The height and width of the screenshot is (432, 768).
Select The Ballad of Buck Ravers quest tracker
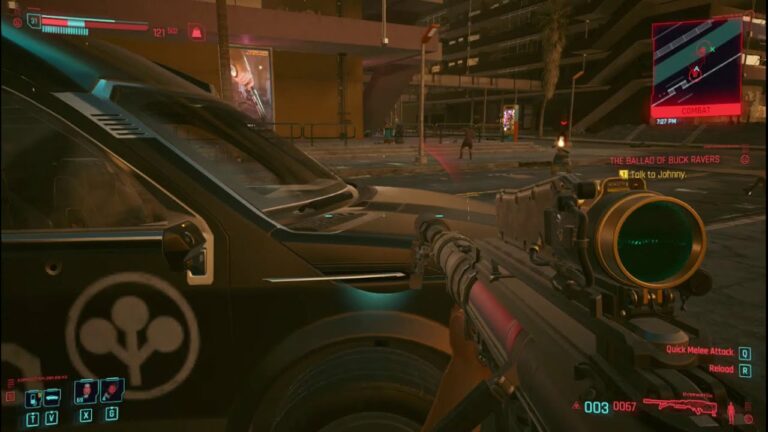tap(664, 159)
